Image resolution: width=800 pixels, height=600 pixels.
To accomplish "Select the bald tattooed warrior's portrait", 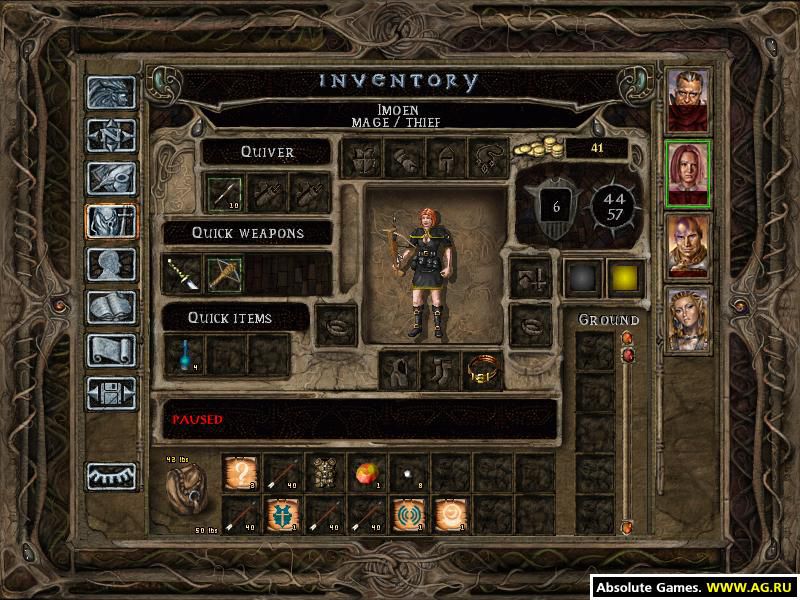I will [688, 246].
